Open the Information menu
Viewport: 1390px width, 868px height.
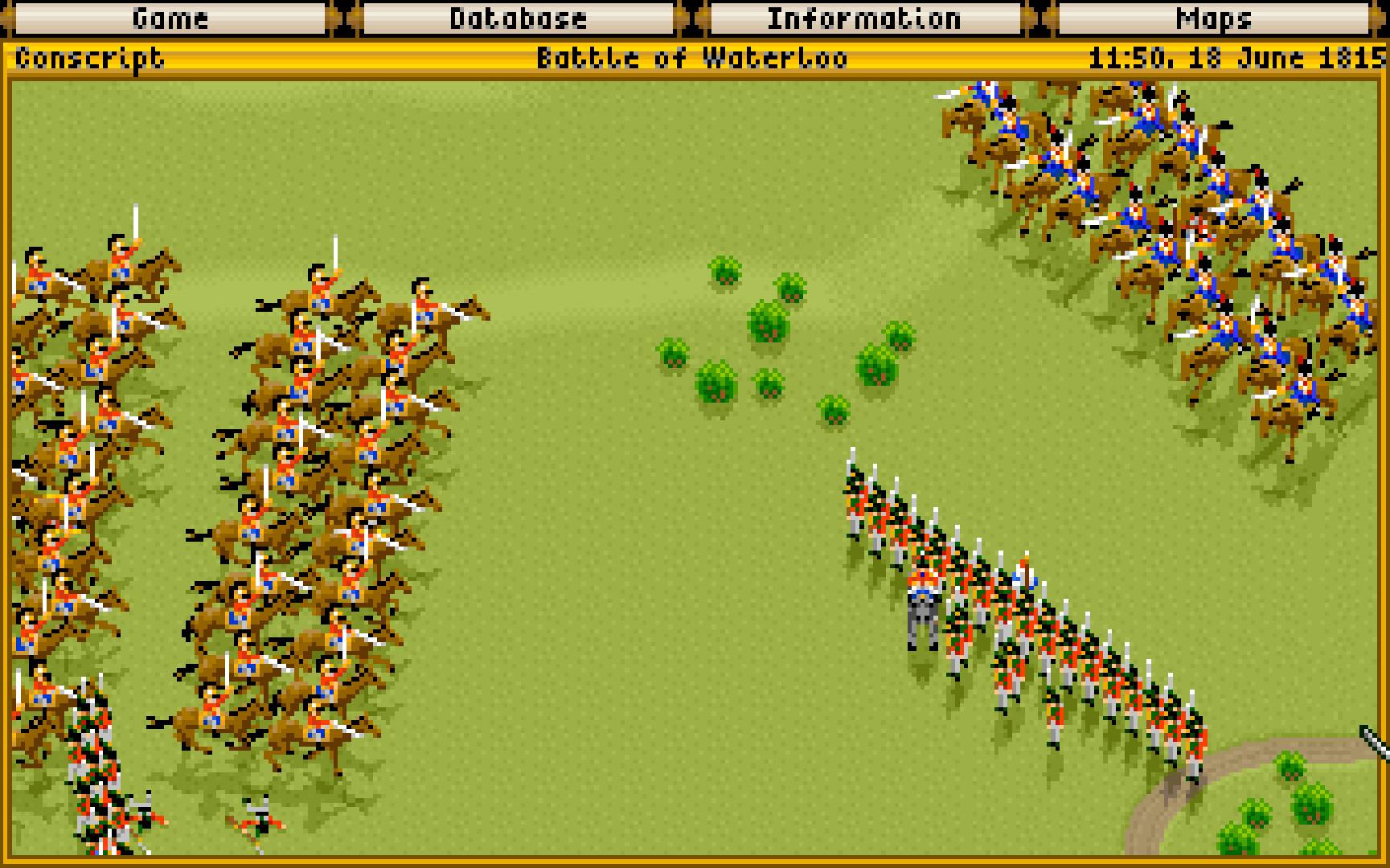coord(863,18)
